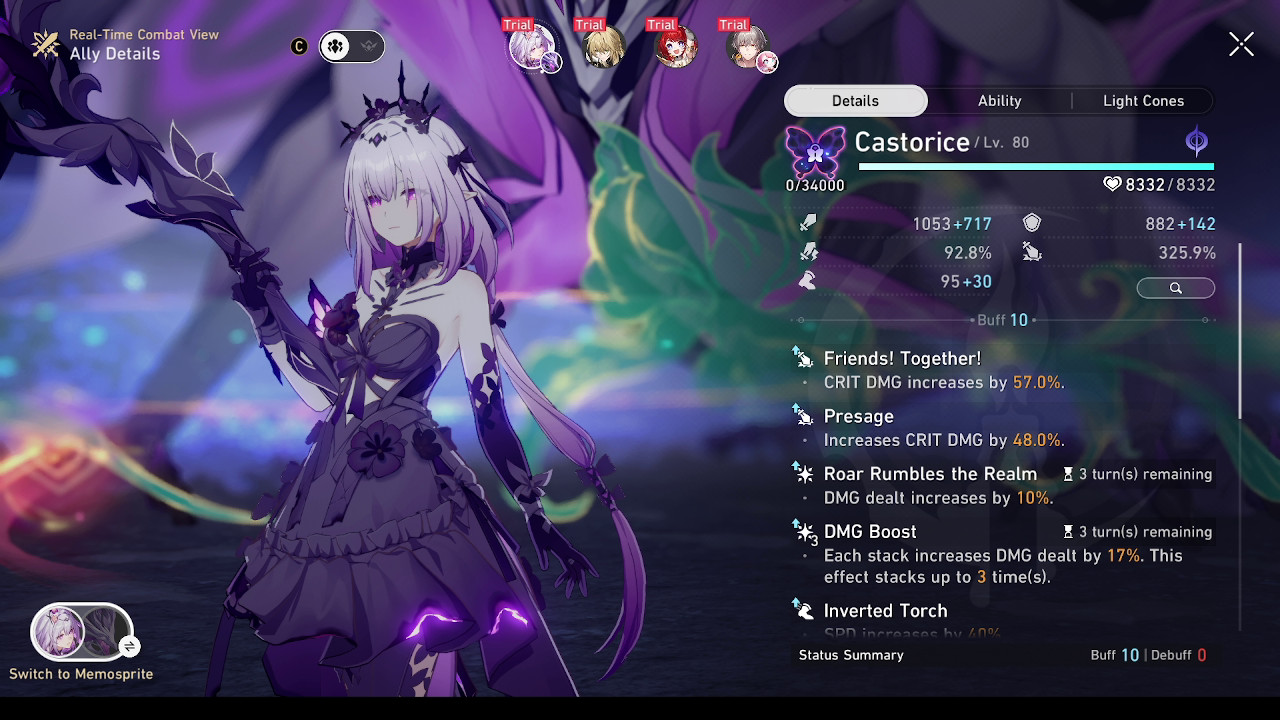Open the 'C' indicator next to the toggle
1280x720 pixels.
pos(299,45)
